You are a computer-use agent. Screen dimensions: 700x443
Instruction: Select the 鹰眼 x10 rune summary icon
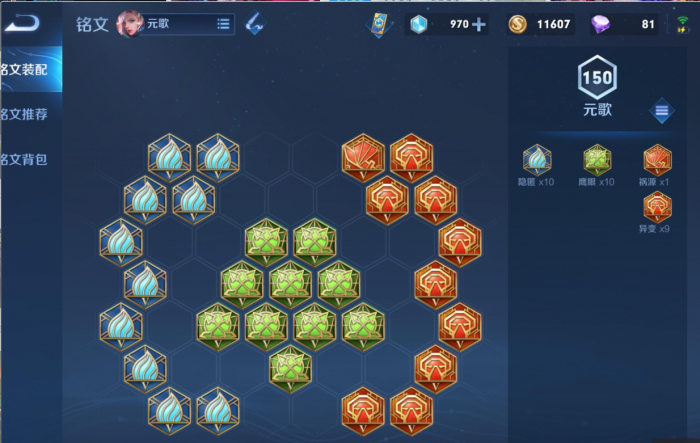597,159
